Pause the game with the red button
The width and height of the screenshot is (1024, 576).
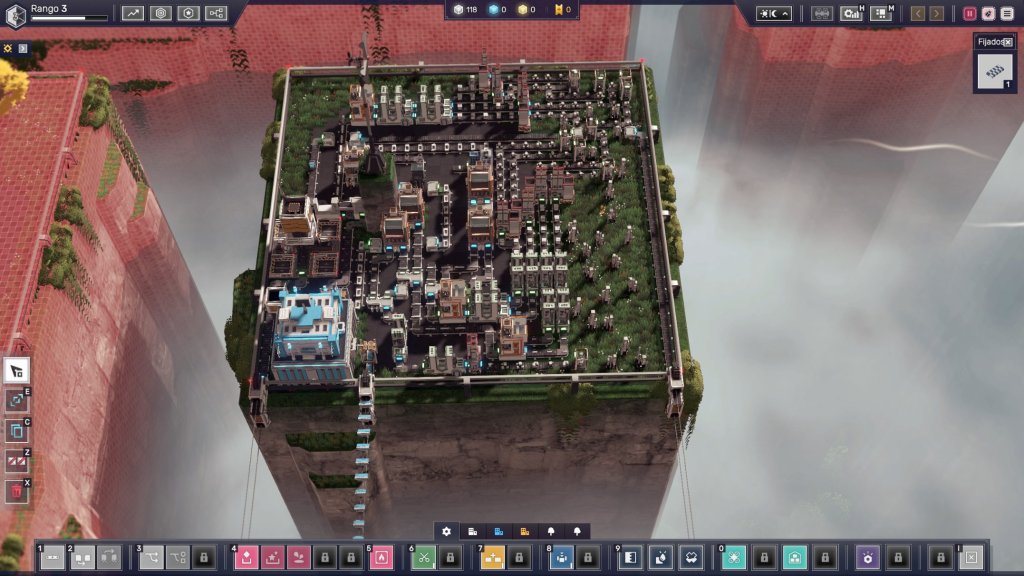pos(969,13)
